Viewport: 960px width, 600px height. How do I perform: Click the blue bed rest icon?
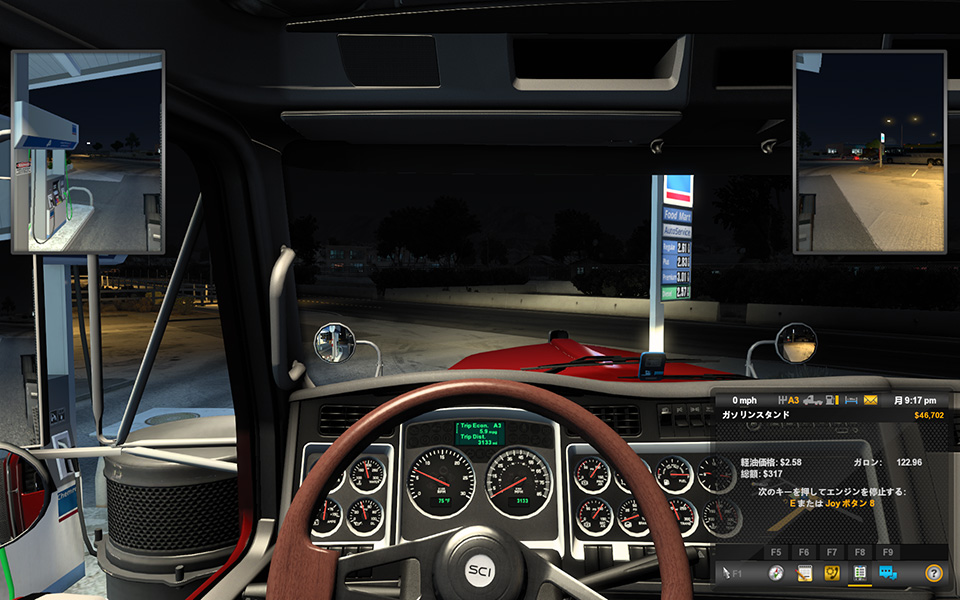[850, 400]
